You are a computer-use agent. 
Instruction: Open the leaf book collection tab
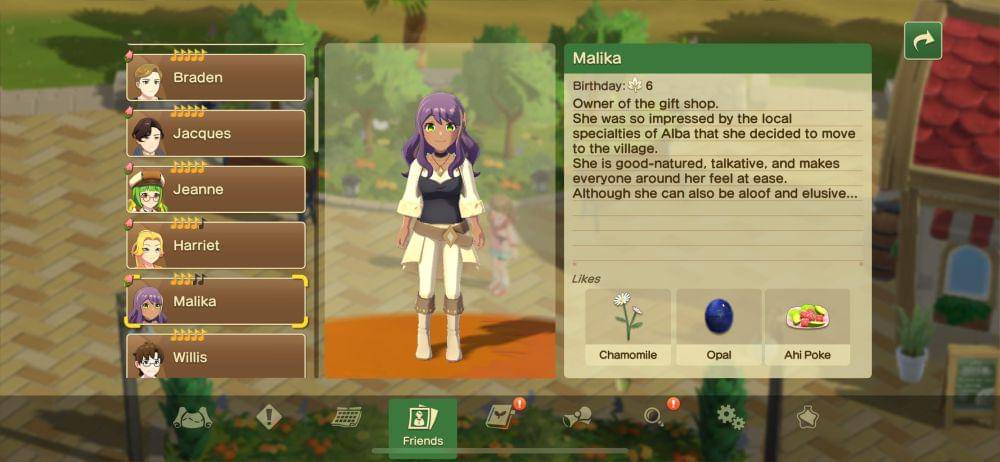[x=500, y=417]
